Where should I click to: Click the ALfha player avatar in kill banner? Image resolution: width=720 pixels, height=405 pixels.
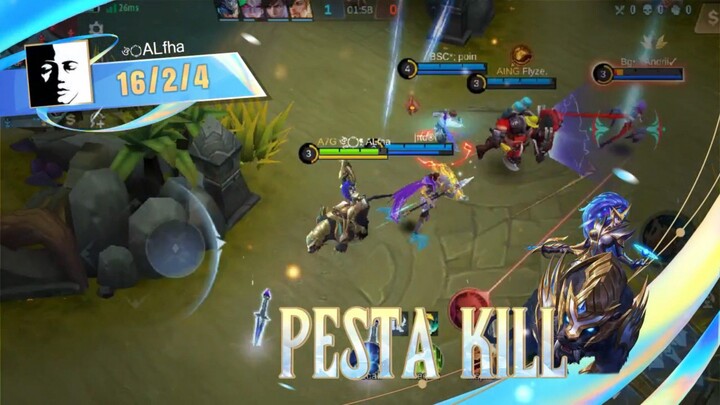tap(59, 76)
